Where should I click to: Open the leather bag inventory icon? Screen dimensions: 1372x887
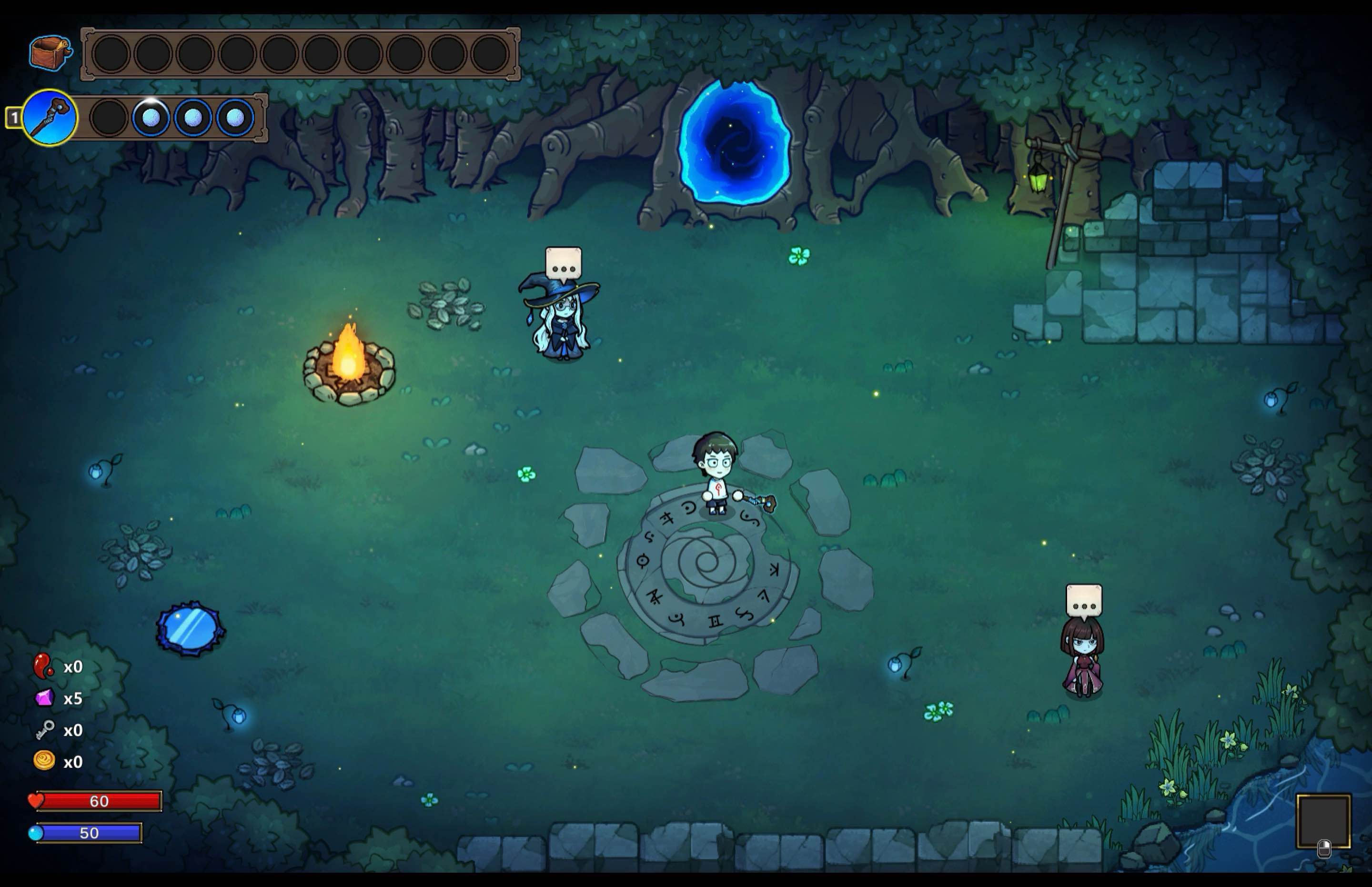point(50,53)
